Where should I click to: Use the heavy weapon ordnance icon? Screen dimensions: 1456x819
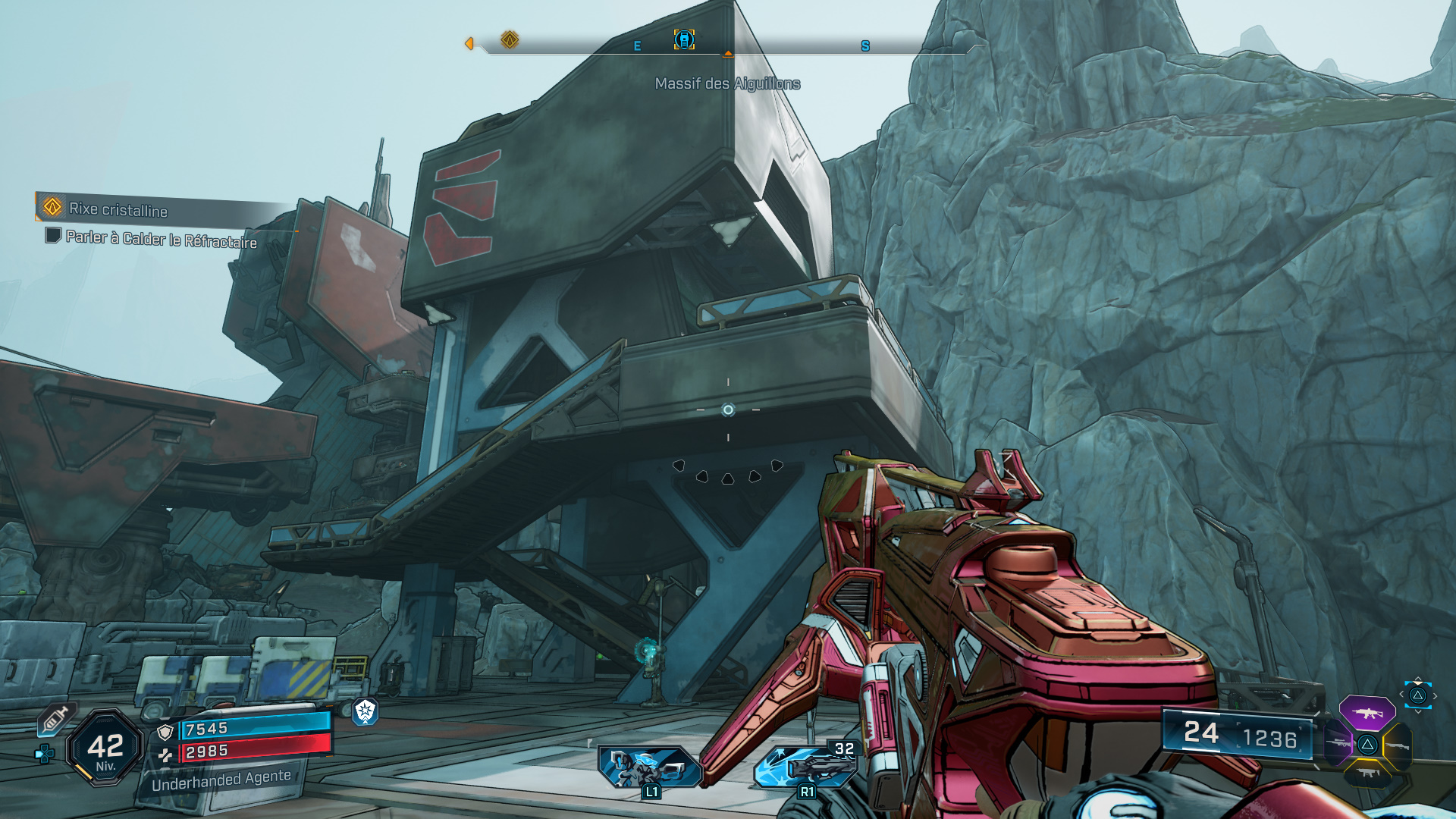pos(806,767)
